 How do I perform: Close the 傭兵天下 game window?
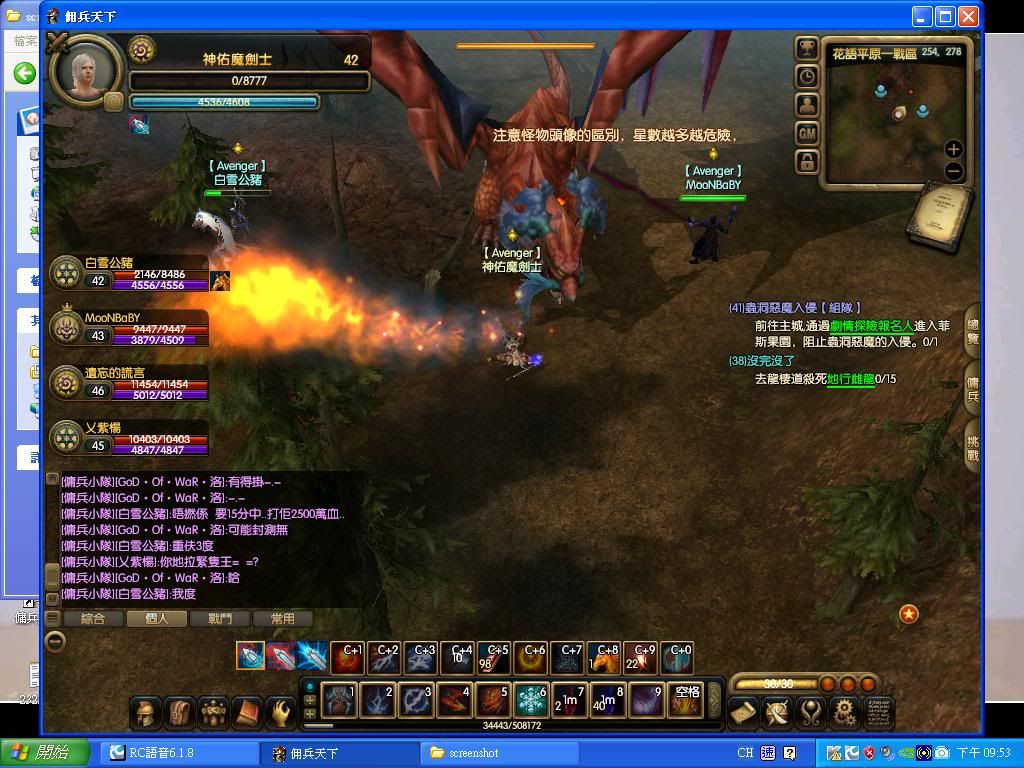(968, 16)
